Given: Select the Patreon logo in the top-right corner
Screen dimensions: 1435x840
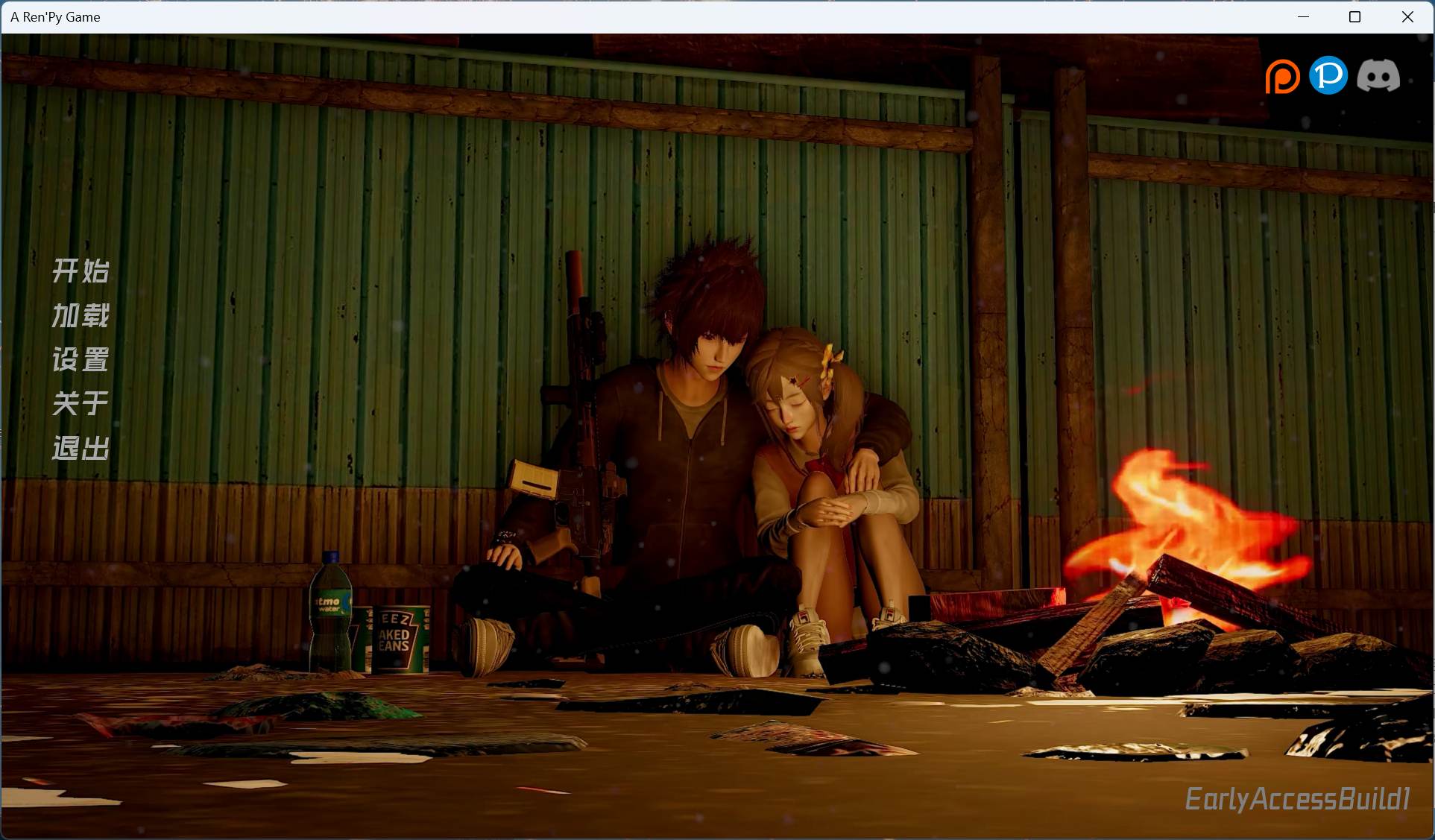Looking at the screenshot, I should tap(1282, 75).
